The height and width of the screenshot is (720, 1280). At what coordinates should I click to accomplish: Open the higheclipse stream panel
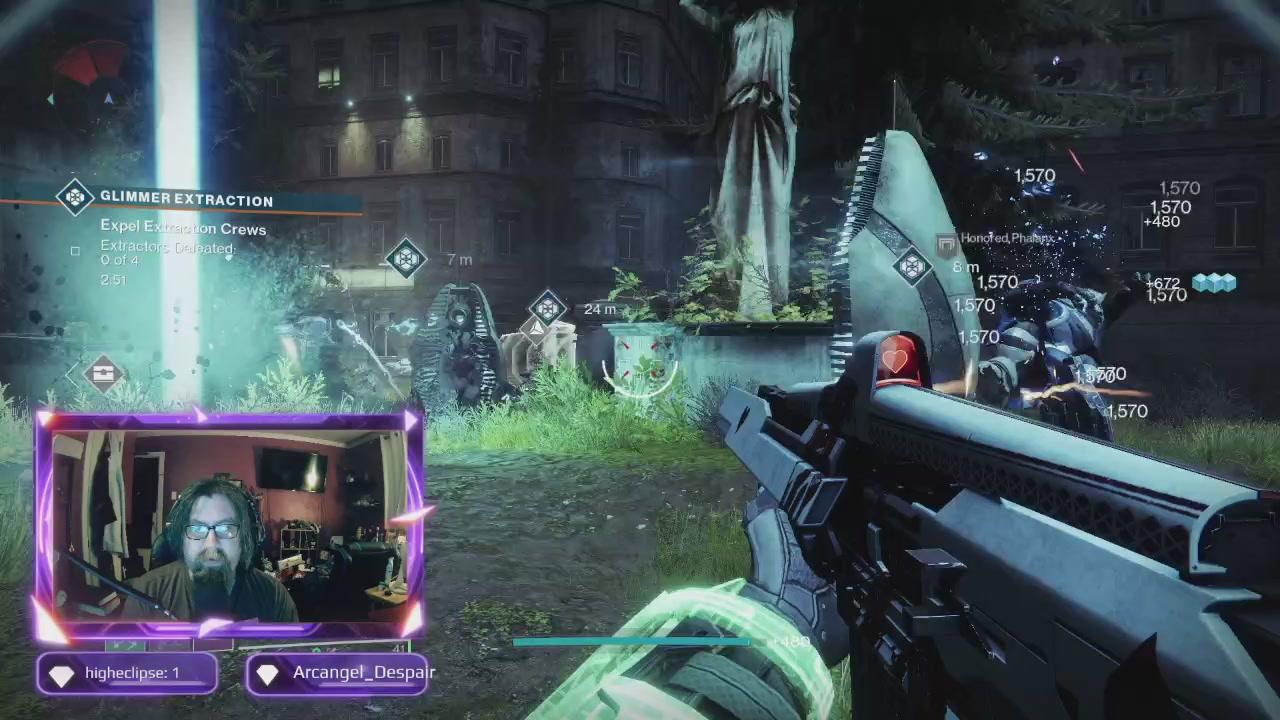127,673
